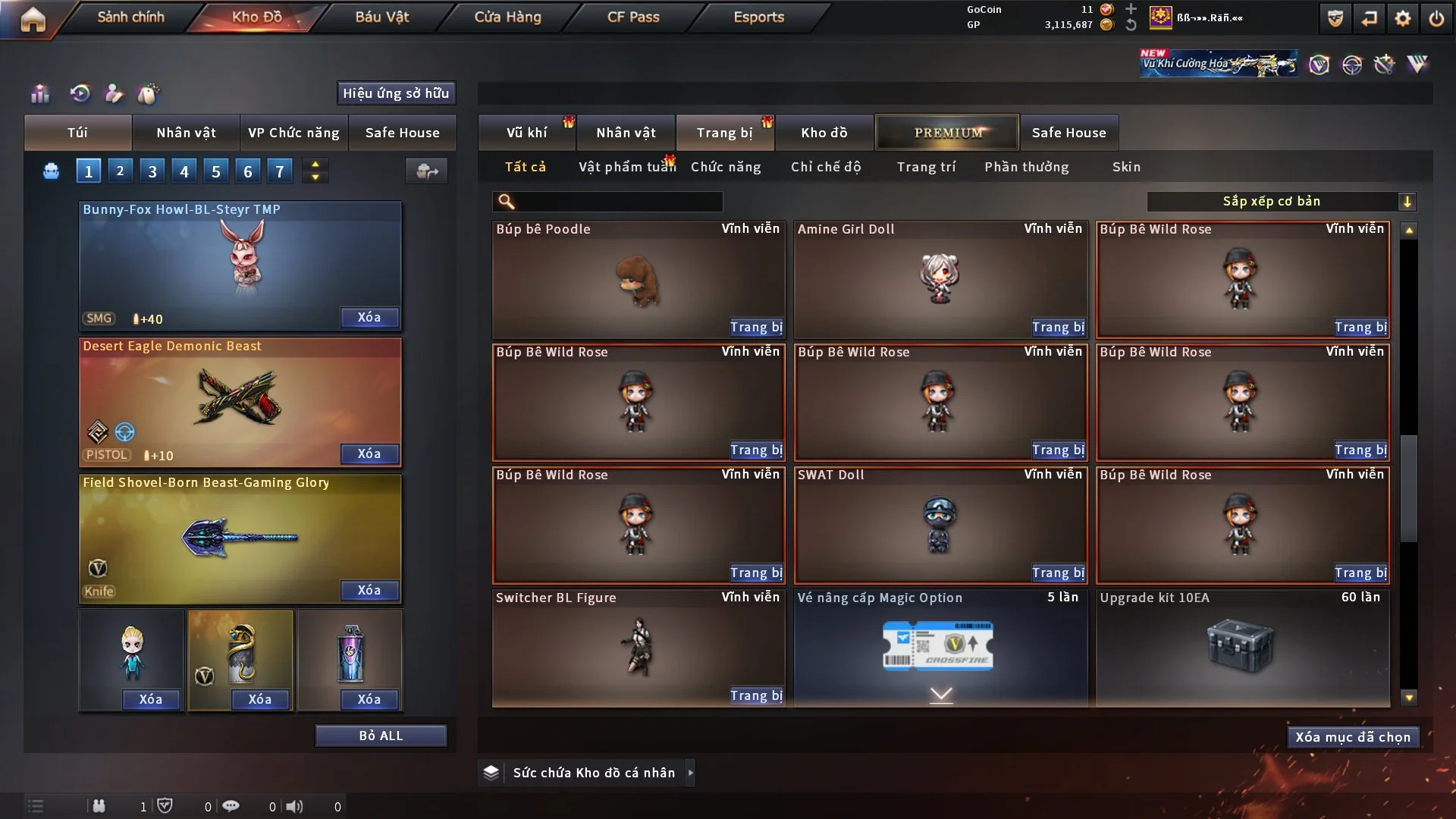The height and width of the screenshot is (819, 1456).
Task: Select the Amine Girl Doll thumbnail
Action: (940, 278)
